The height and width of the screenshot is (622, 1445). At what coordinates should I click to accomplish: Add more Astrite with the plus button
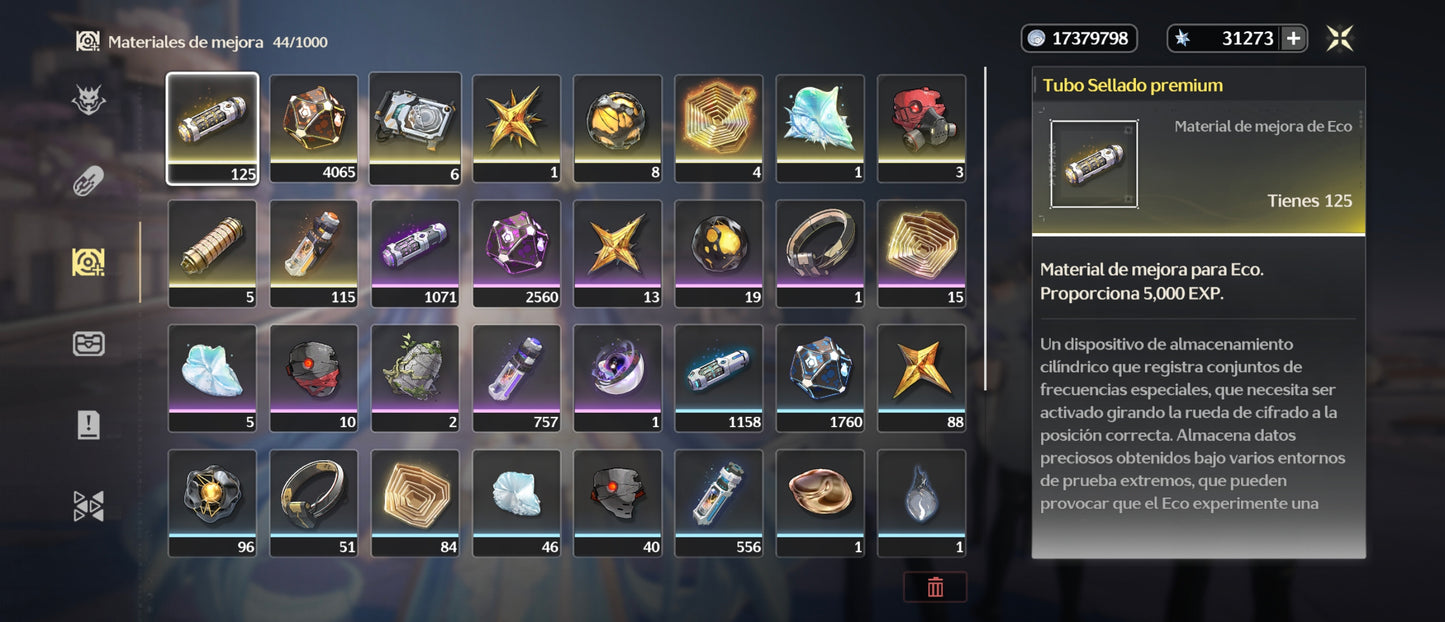(1293, 39)
